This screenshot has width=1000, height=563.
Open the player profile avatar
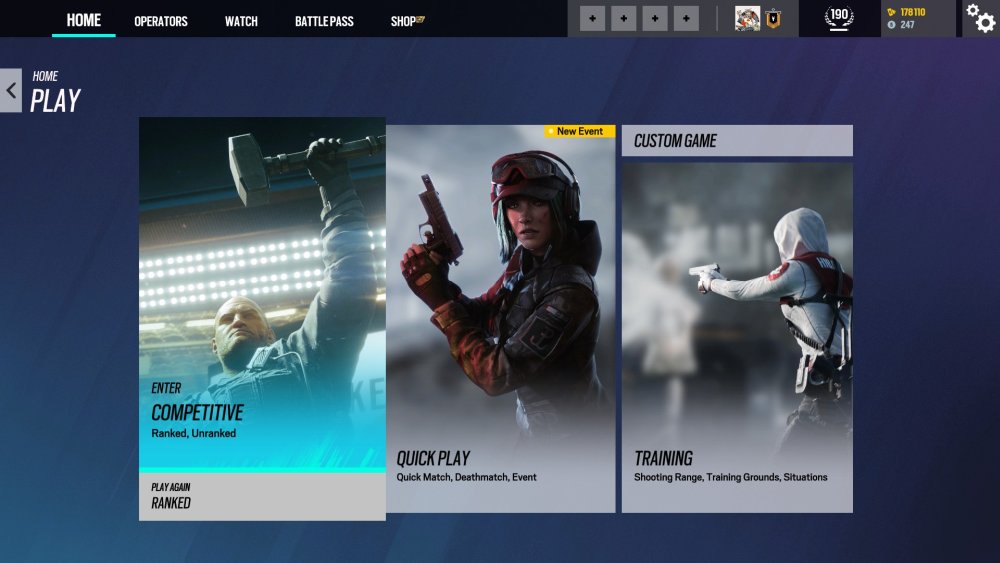pyautogui.click(x=748, y=18)
